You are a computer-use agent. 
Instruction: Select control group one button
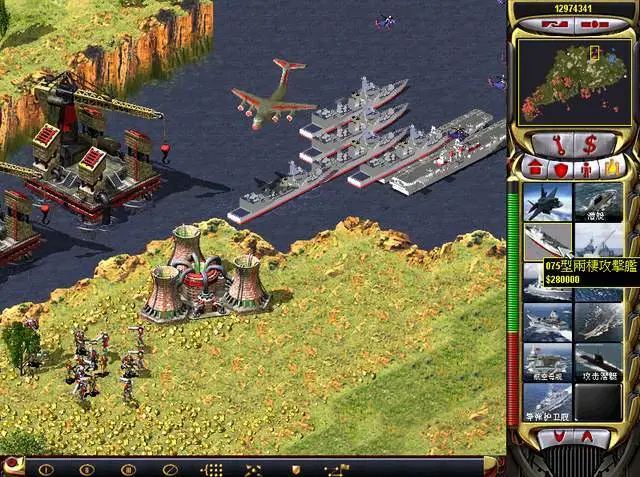click(44, 468)
